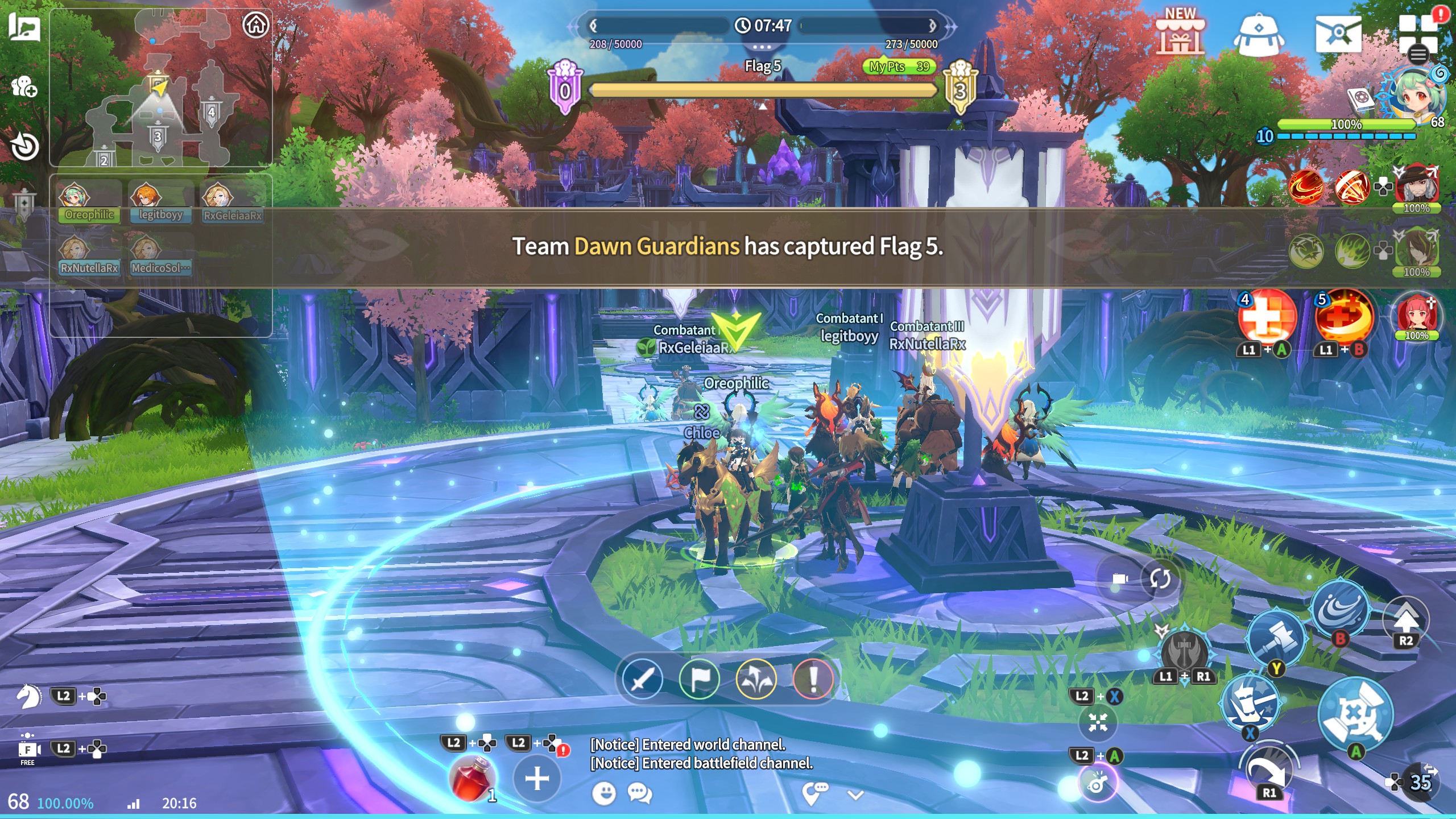Screen dimensions: 1456x819
Task: Click the add plus slot button
Action: [x=537, y=778]
